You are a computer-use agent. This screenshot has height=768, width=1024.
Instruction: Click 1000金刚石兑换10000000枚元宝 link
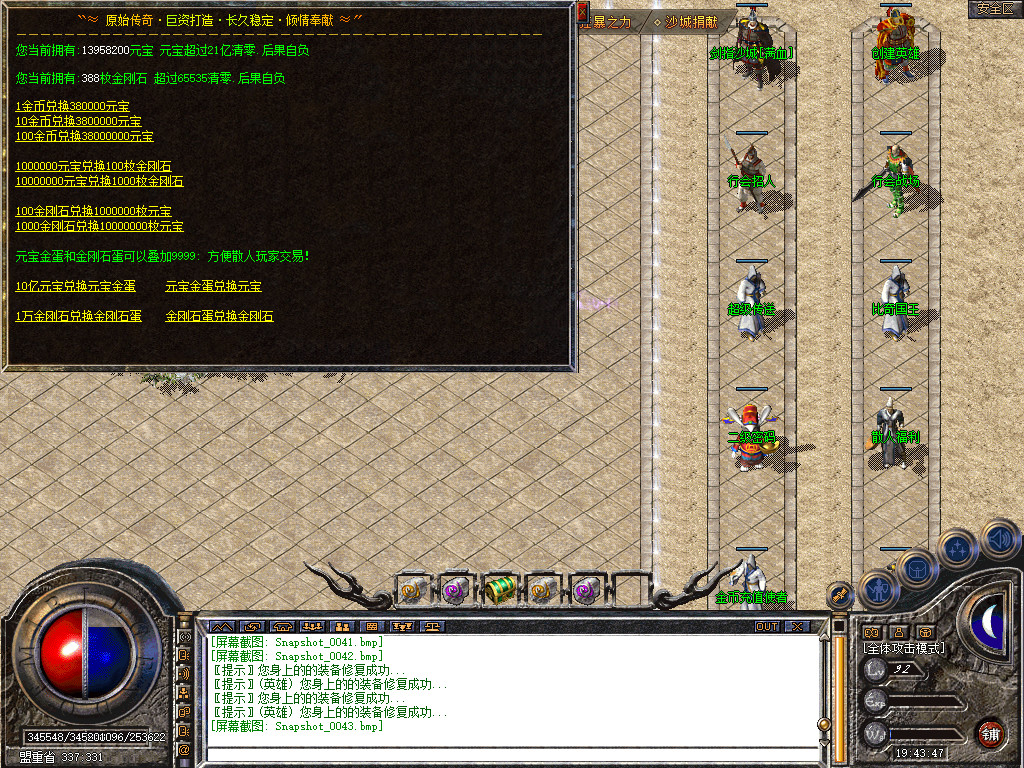tap(99, 226)
